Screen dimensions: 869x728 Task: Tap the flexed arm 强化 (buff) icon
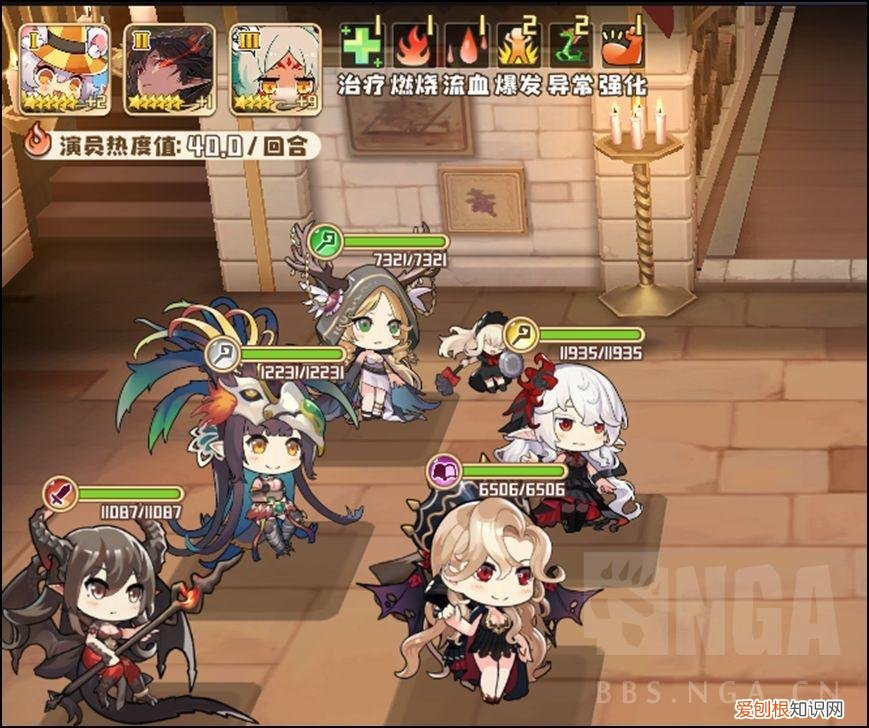(x=622, y=46)
